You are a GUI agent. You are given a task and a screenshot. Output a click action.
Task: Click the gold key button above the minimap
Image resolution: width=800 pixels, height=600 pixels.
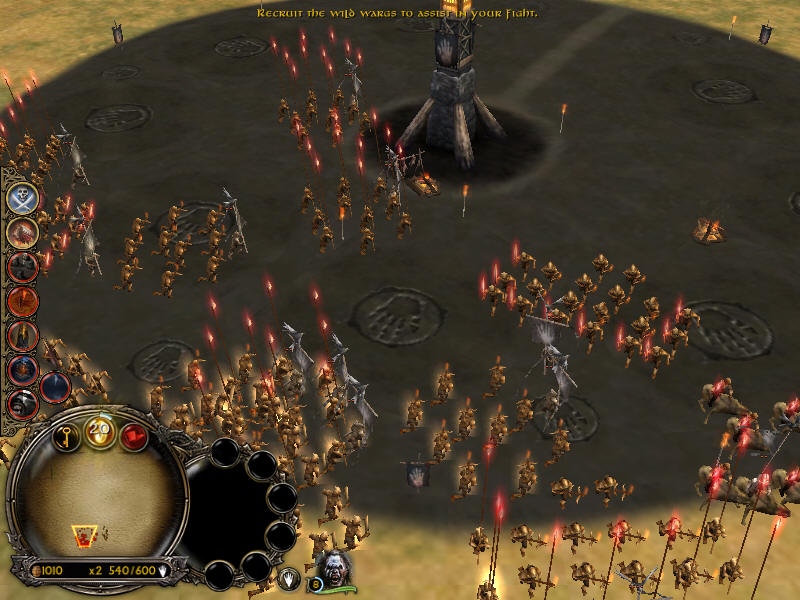[68, 437]
